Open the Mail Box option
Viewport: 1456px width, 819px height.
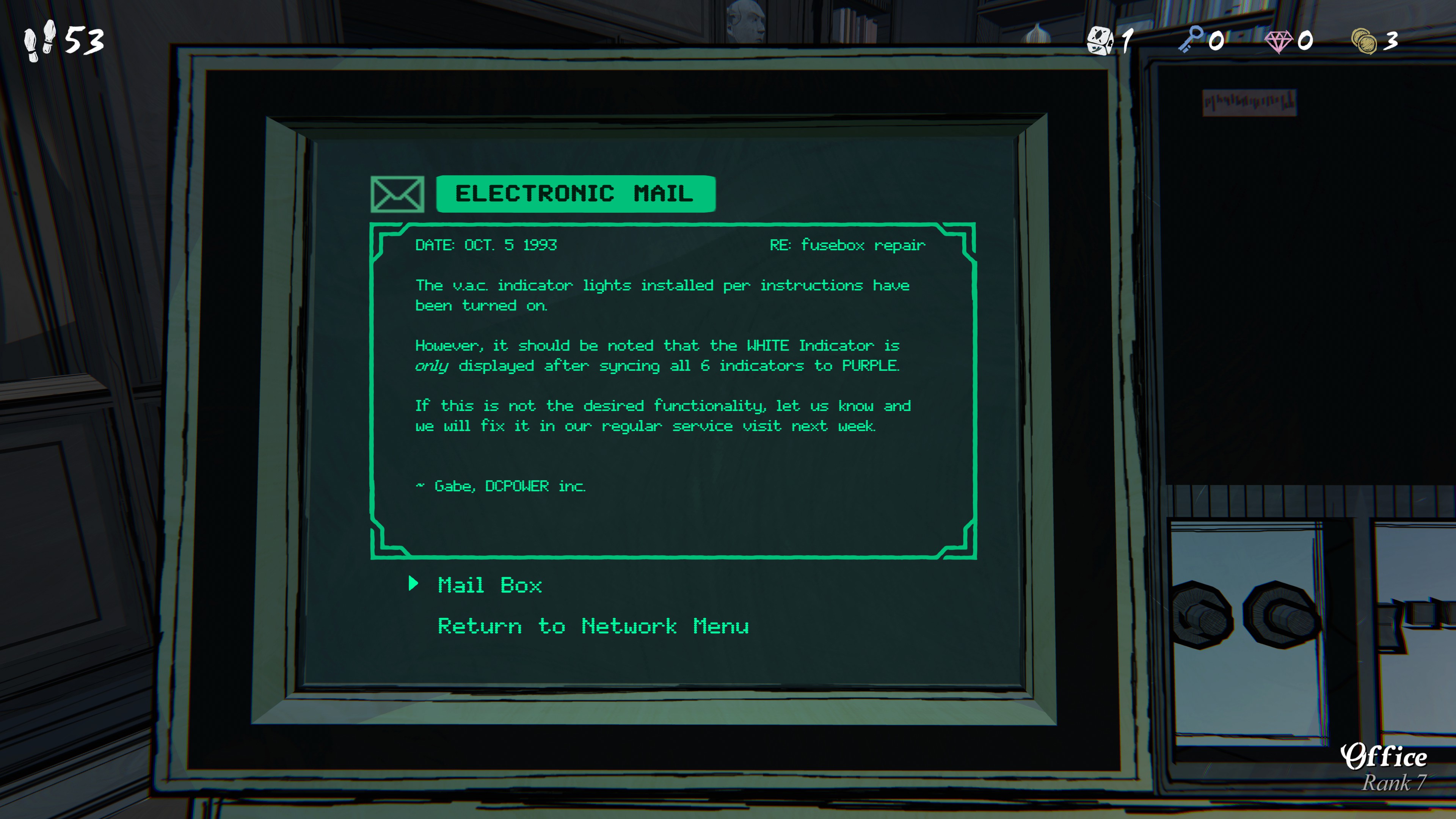click(490, 585)
